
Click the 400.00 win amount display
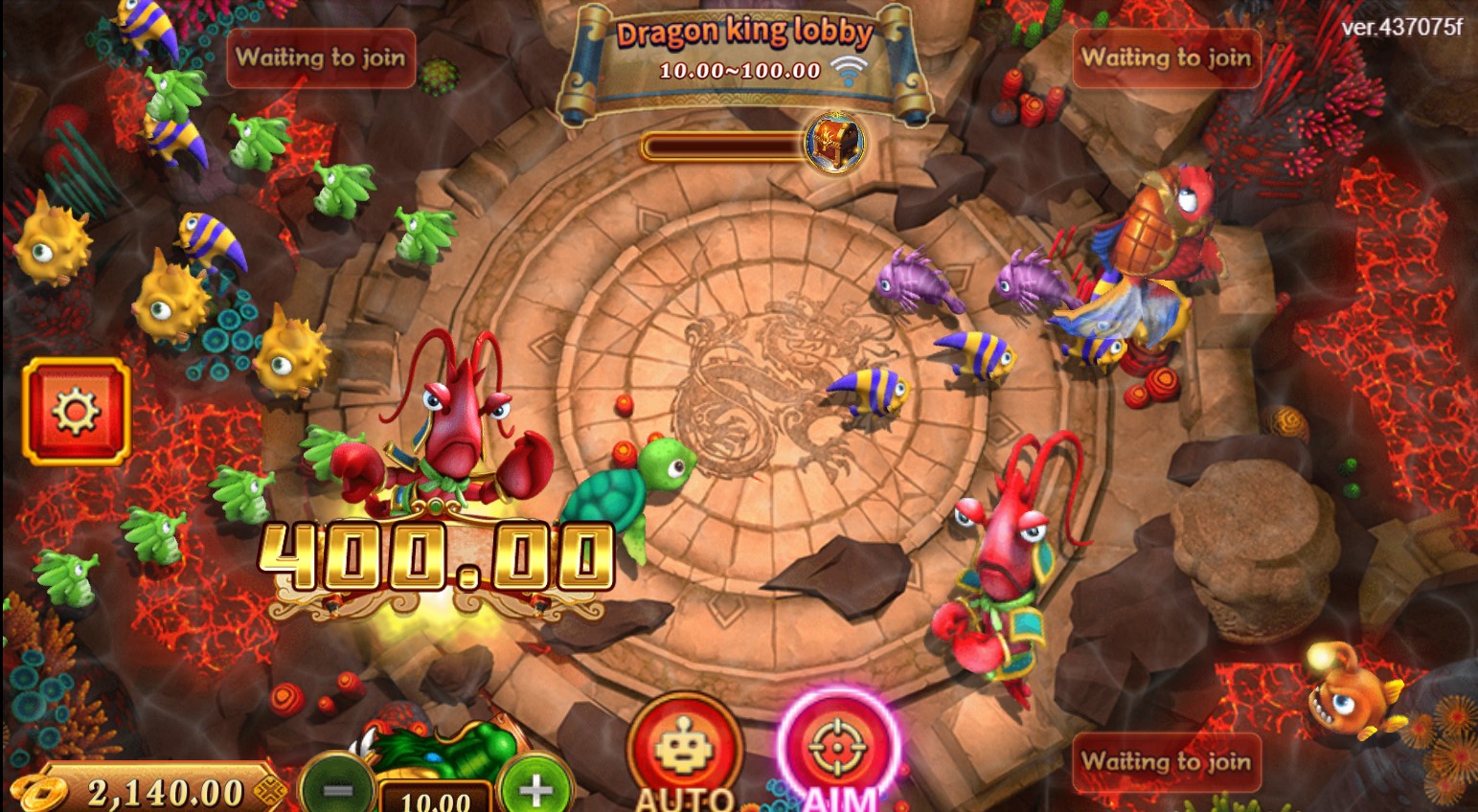point(437,555)
